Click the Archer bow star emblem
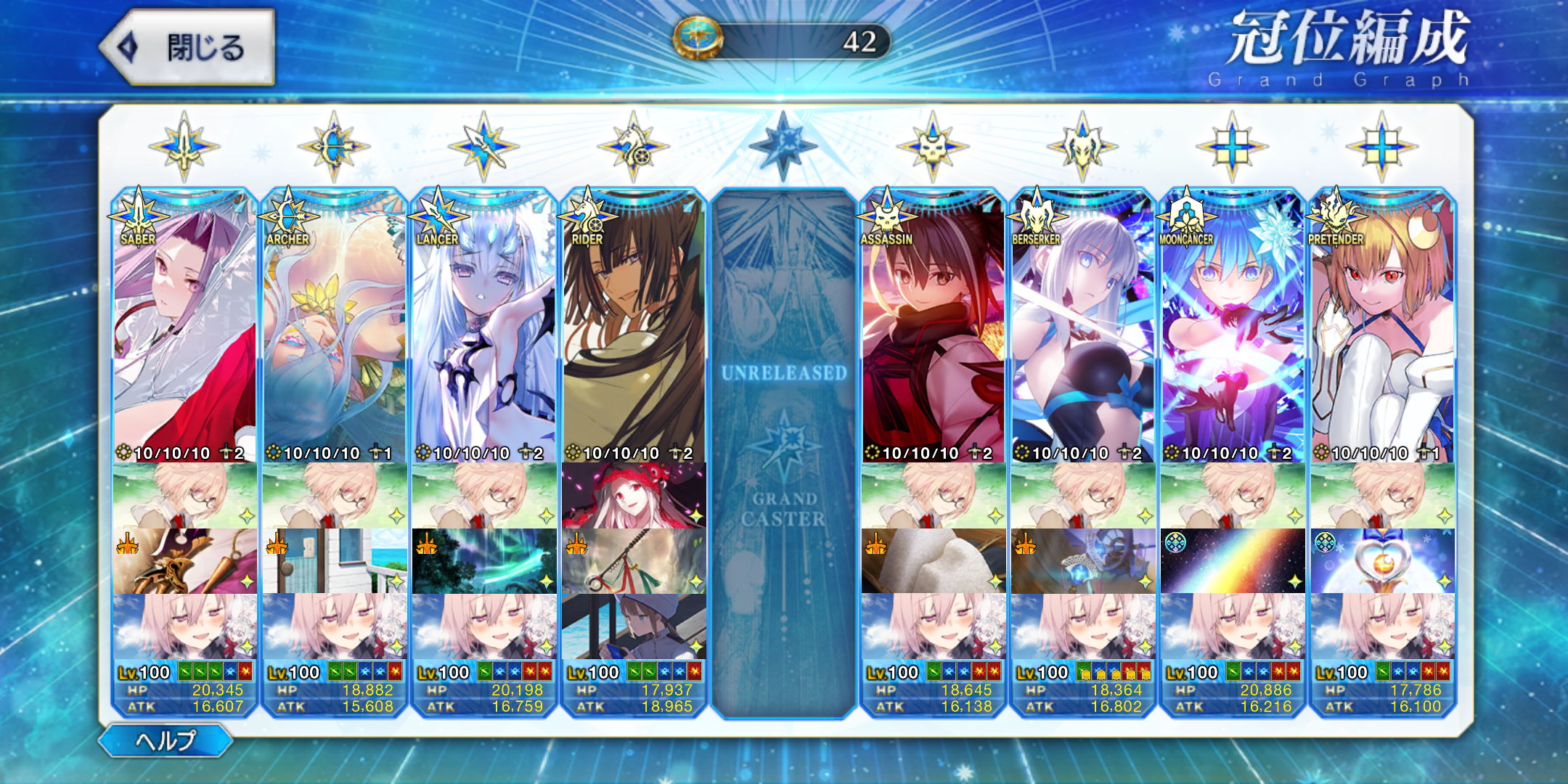The height and width of the screenshot is (784, 1568). pos(334,147)
